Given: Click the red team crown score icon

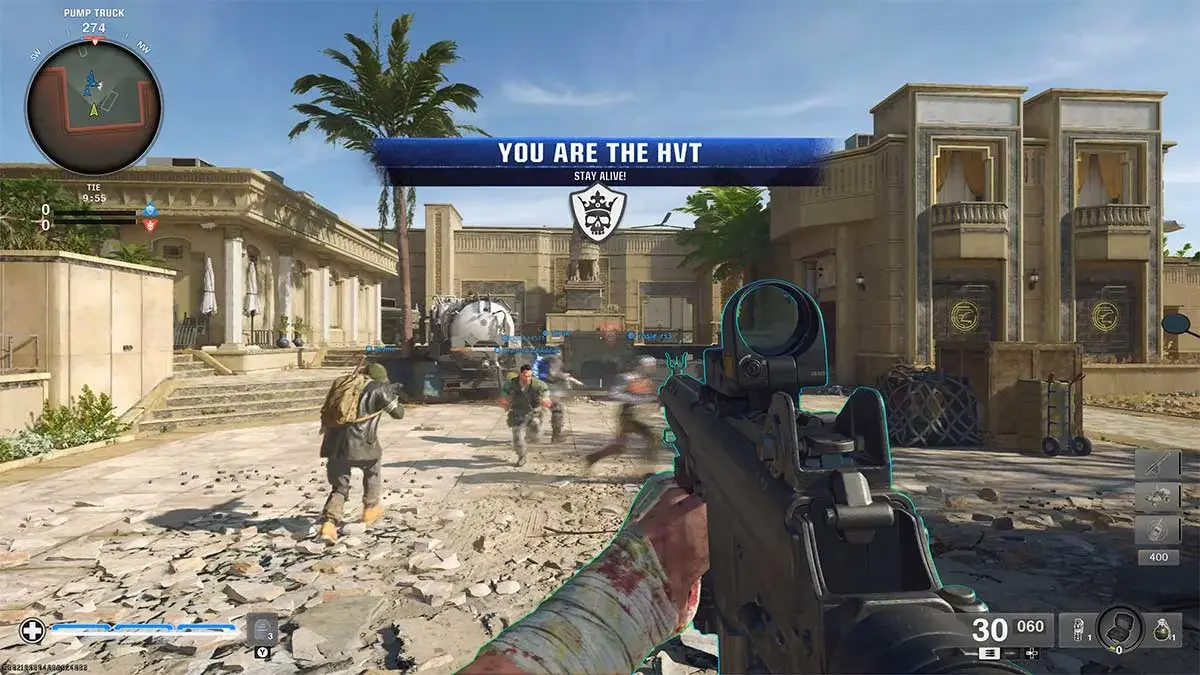Looking at the screenshot, I should 150,225.
